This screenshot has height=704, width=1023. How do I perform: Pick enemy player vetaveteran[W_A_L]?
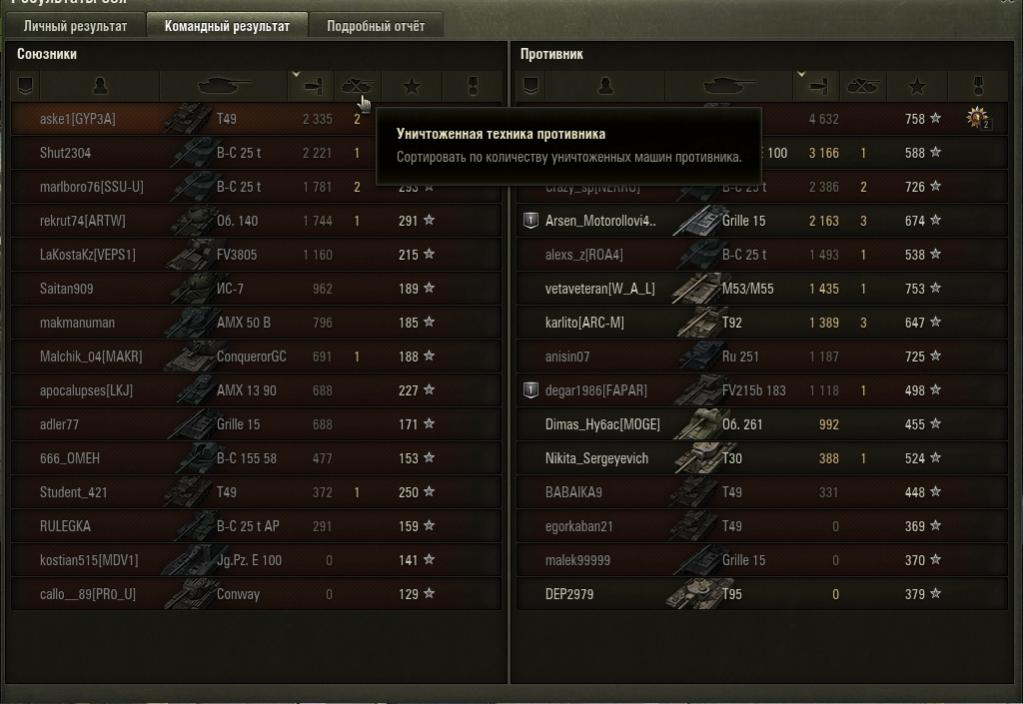[x=600, y=289]
